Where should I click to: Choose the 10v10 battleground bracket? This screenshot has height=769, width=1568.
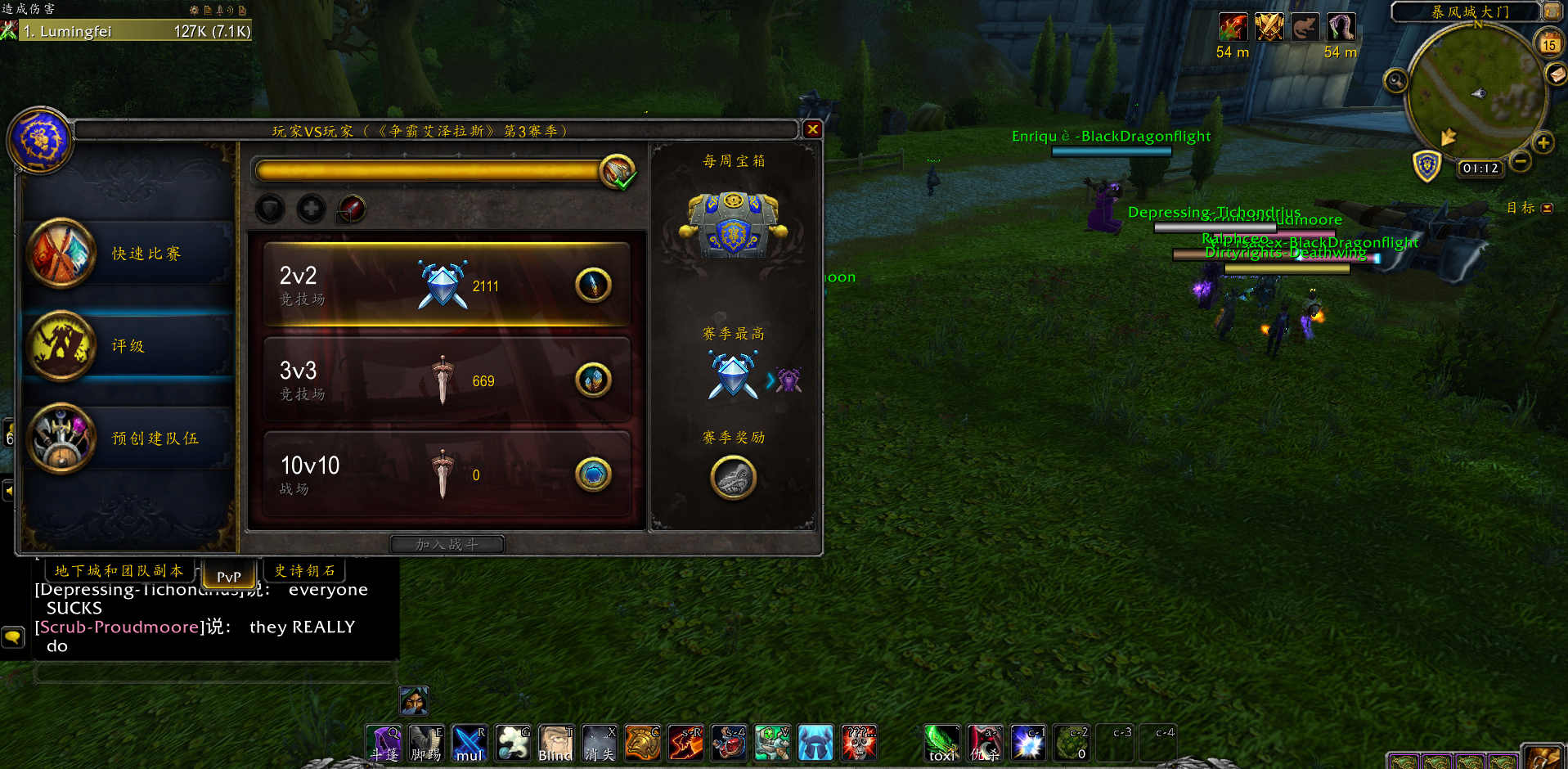(446, 474)
